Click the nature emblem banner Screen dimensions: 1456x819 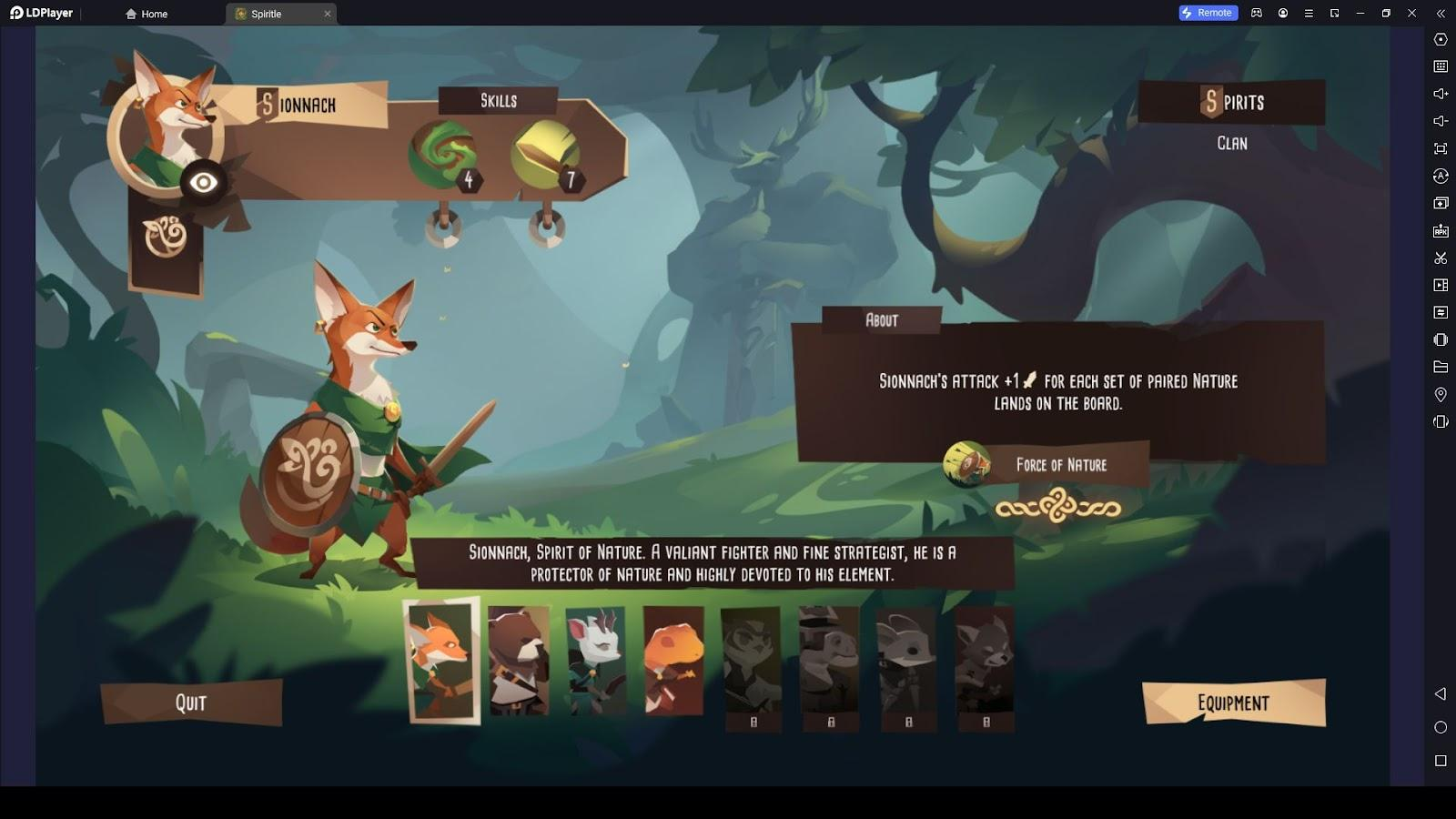(166, 238)
